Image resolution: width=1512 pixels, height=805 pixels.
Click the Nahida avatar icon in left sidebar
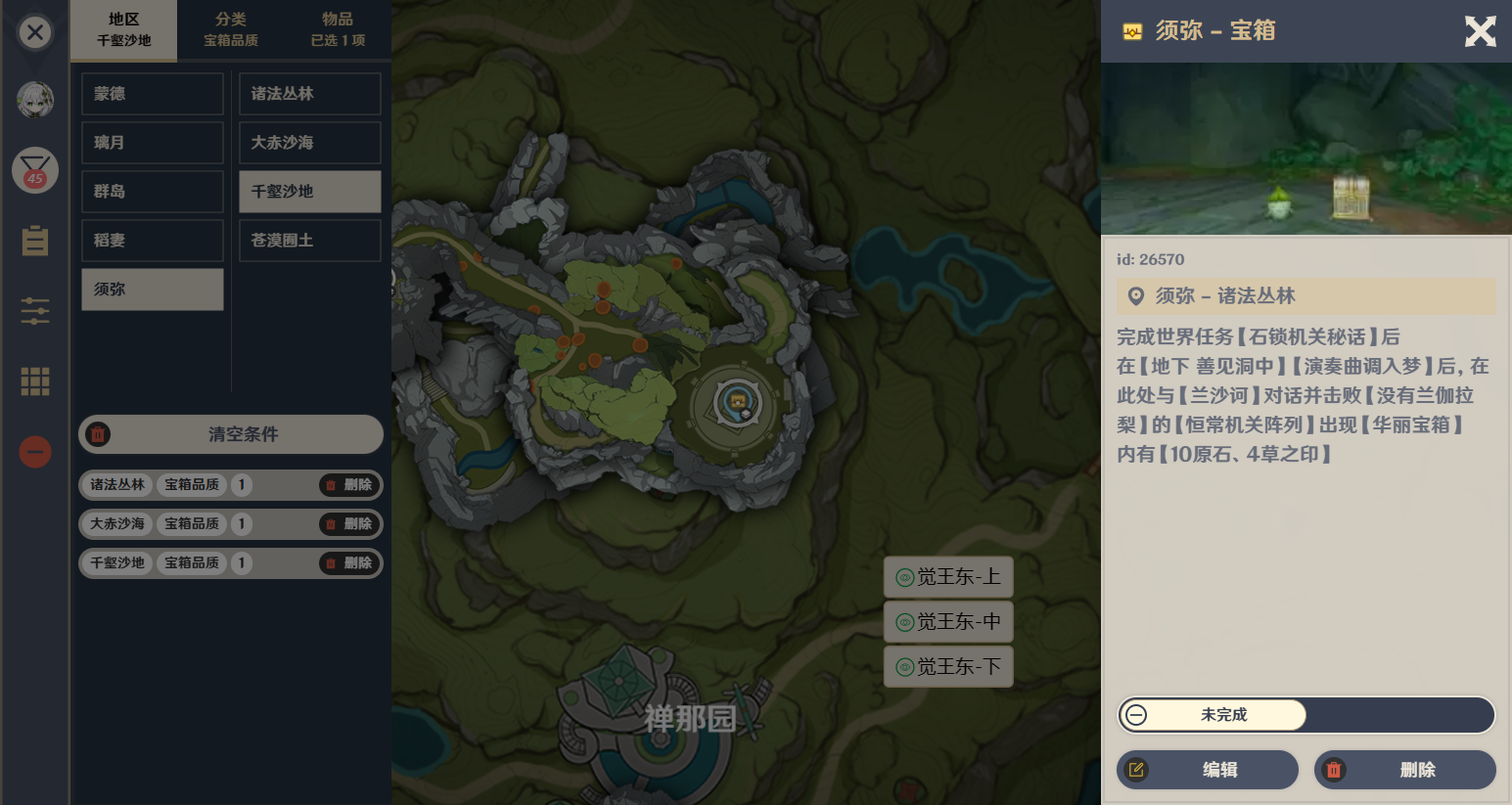tap(34, 100)
